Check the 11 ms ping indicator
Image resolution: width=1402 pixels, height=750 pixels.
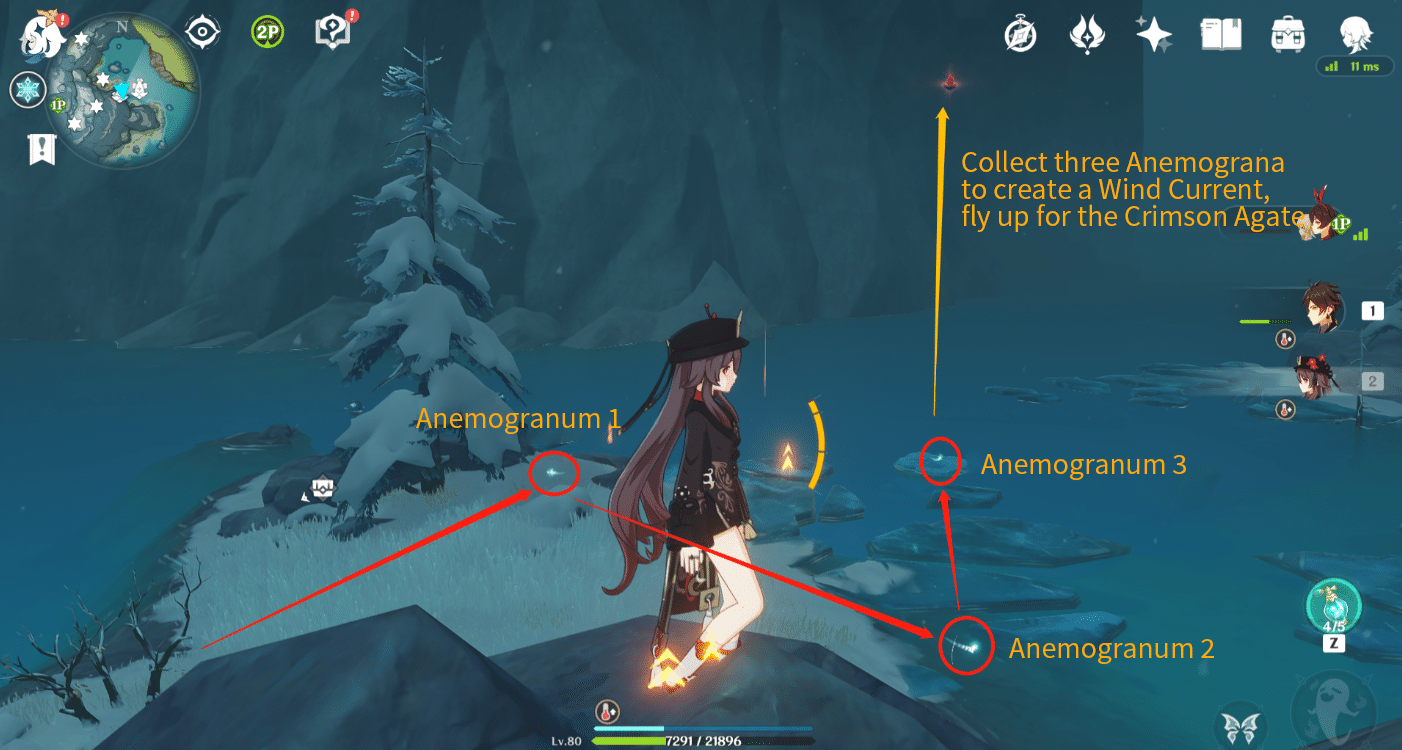(x=1354, y=66)
